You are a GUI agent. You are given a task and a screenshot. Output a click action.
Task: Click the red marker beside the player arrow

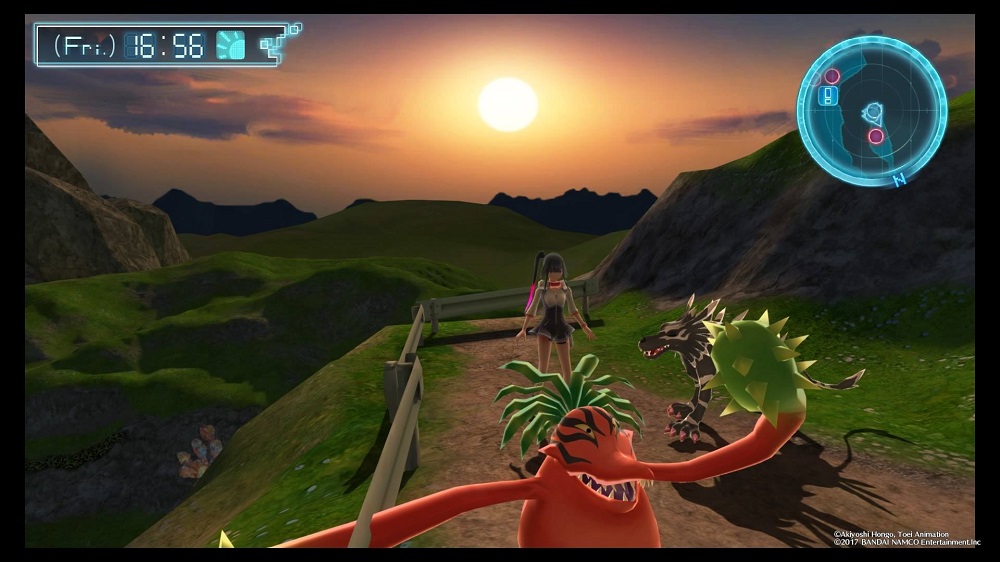coord(876,136)
